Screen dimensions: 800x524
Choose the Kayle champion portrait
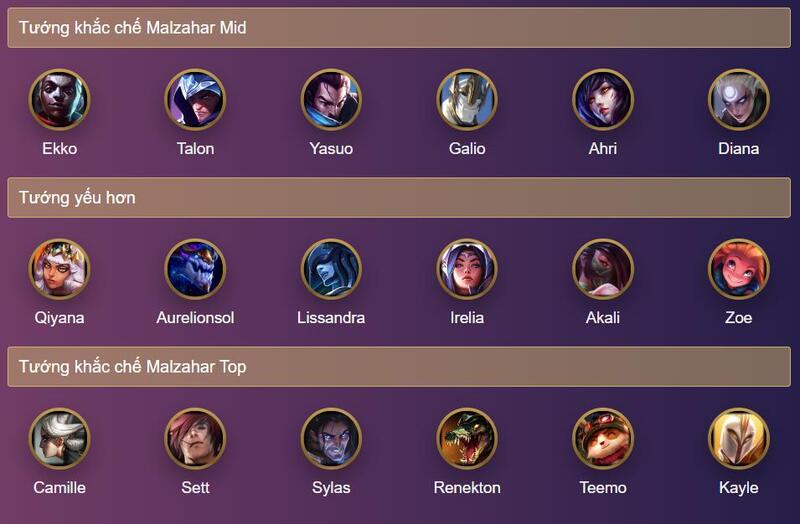click(738, 438)
